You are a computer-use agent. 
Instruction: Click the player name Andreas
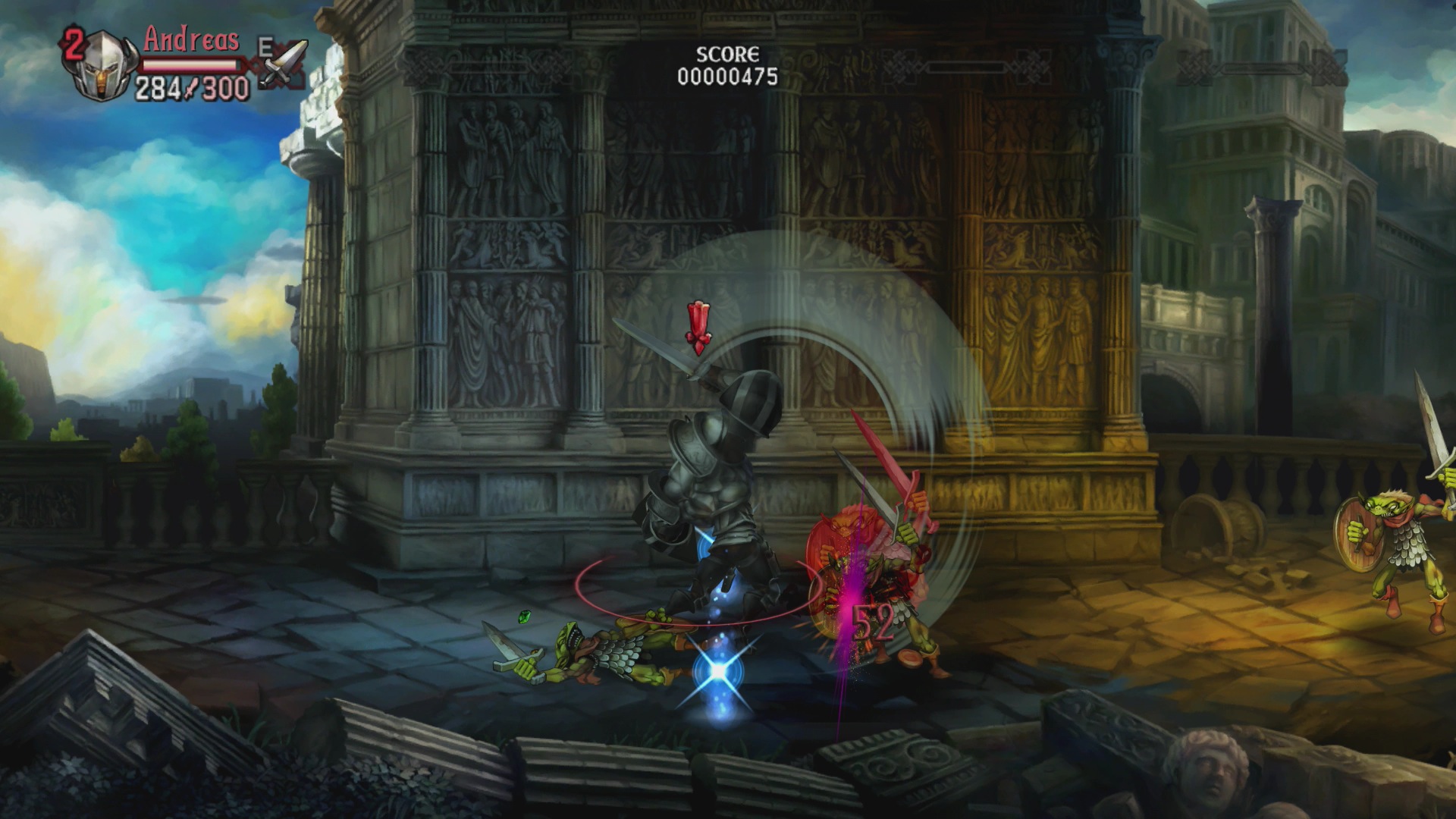click(191, 40)
